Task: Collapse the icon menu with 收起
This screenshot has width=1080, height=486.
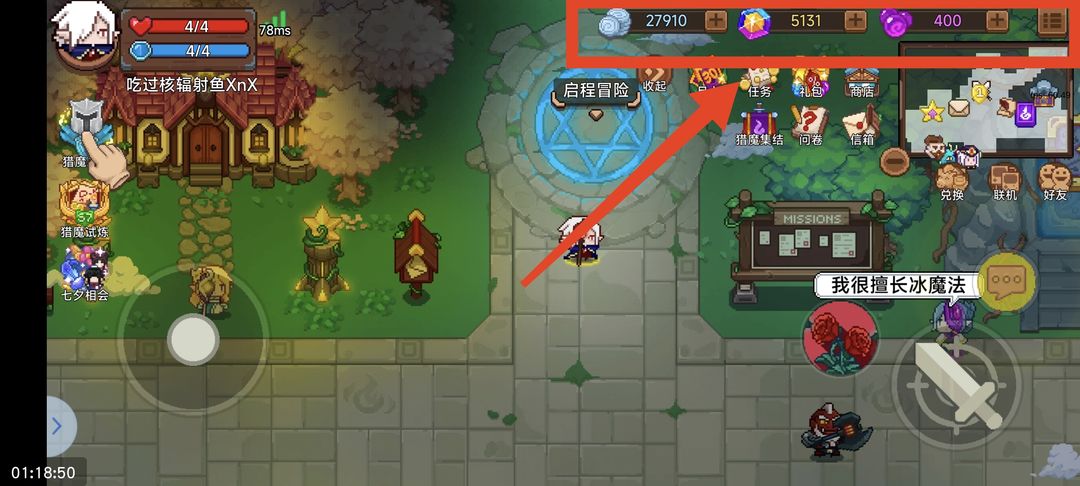Action: click(x=653, y=80)
